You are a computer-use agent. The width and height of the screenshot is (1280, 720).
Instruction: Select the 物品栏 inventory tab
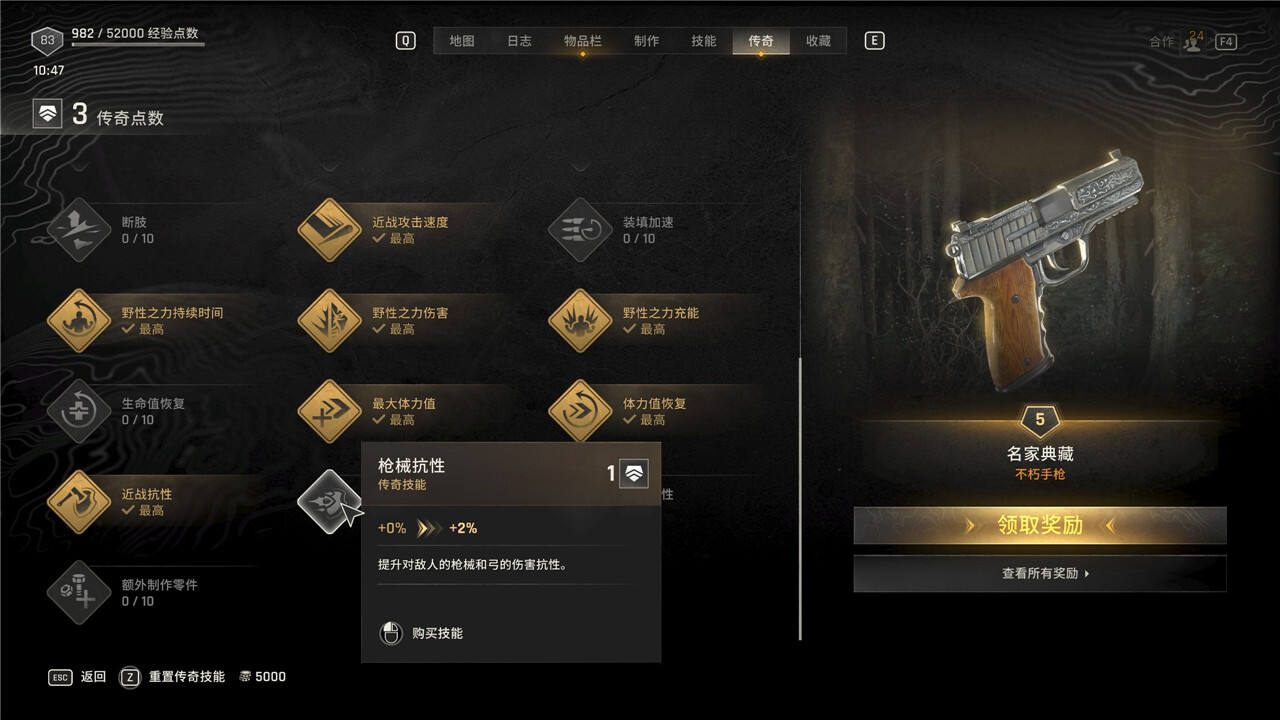[x=582, y=41]
